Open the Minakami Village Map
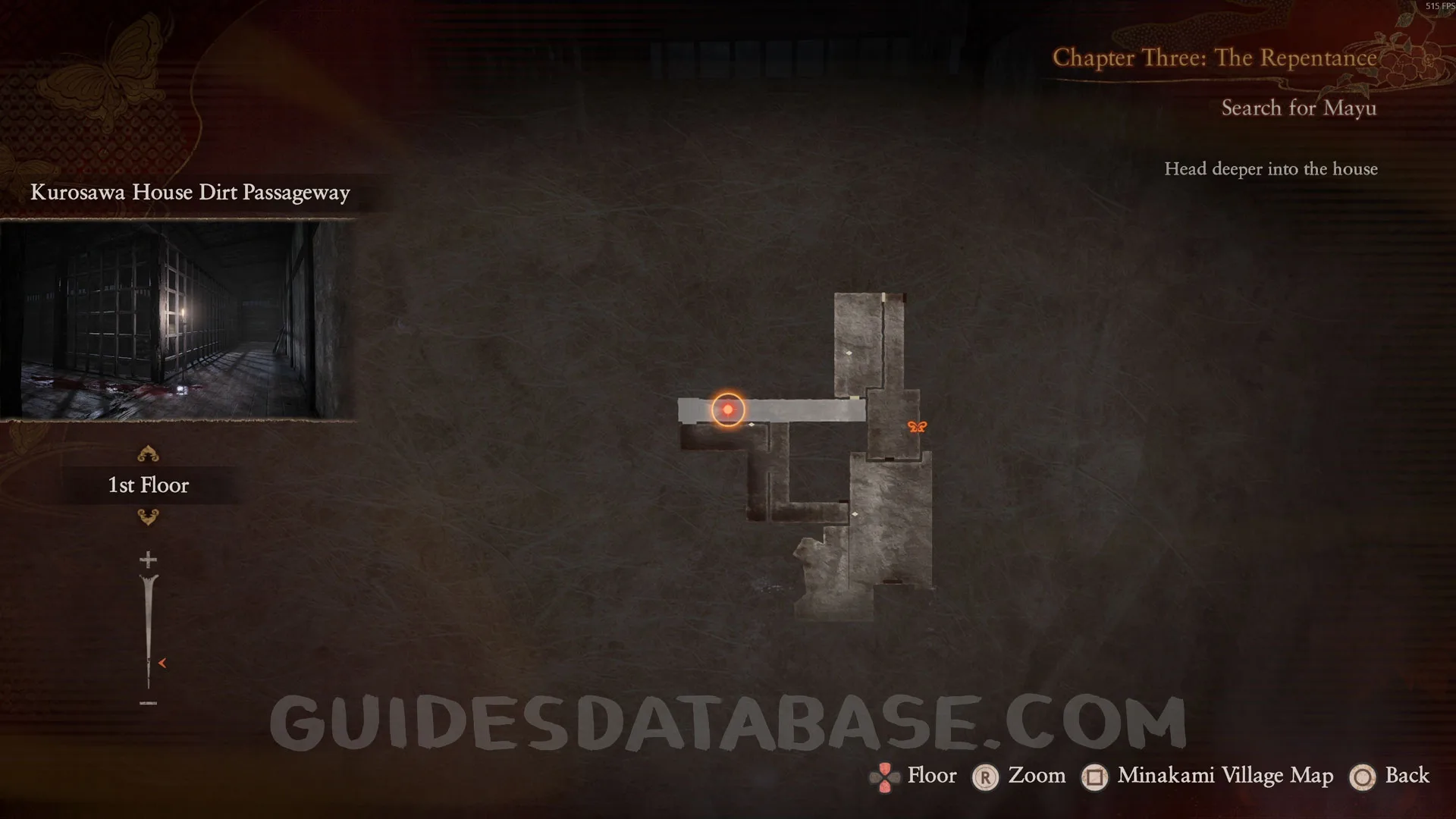The width and height of the screenshot is (1456, 819). point(1225,776)
